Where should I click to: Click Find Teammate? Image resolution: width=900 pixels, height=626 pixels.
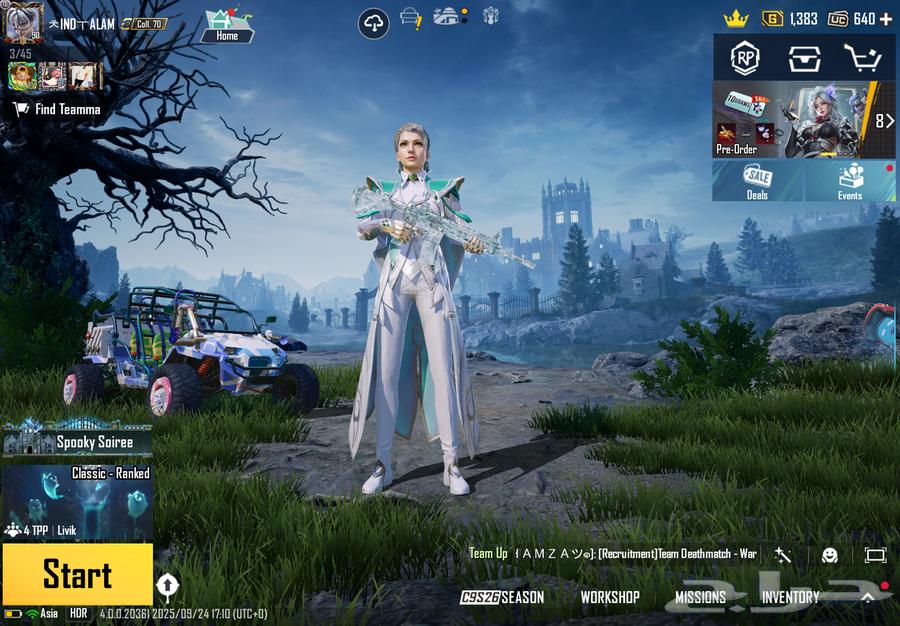click(58, 109)
